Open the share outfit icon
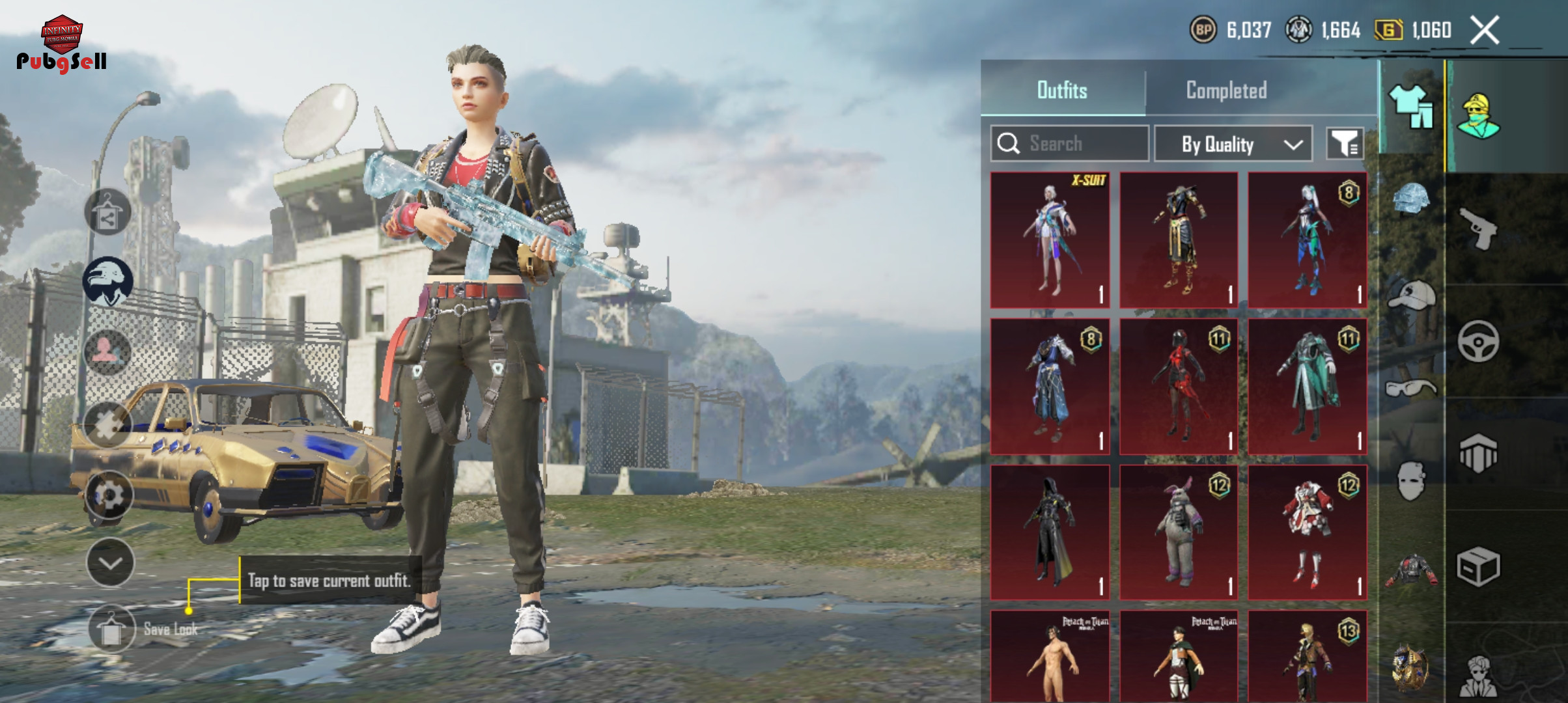The width and height of the screenshot is (1568, 703). [107, 213]
